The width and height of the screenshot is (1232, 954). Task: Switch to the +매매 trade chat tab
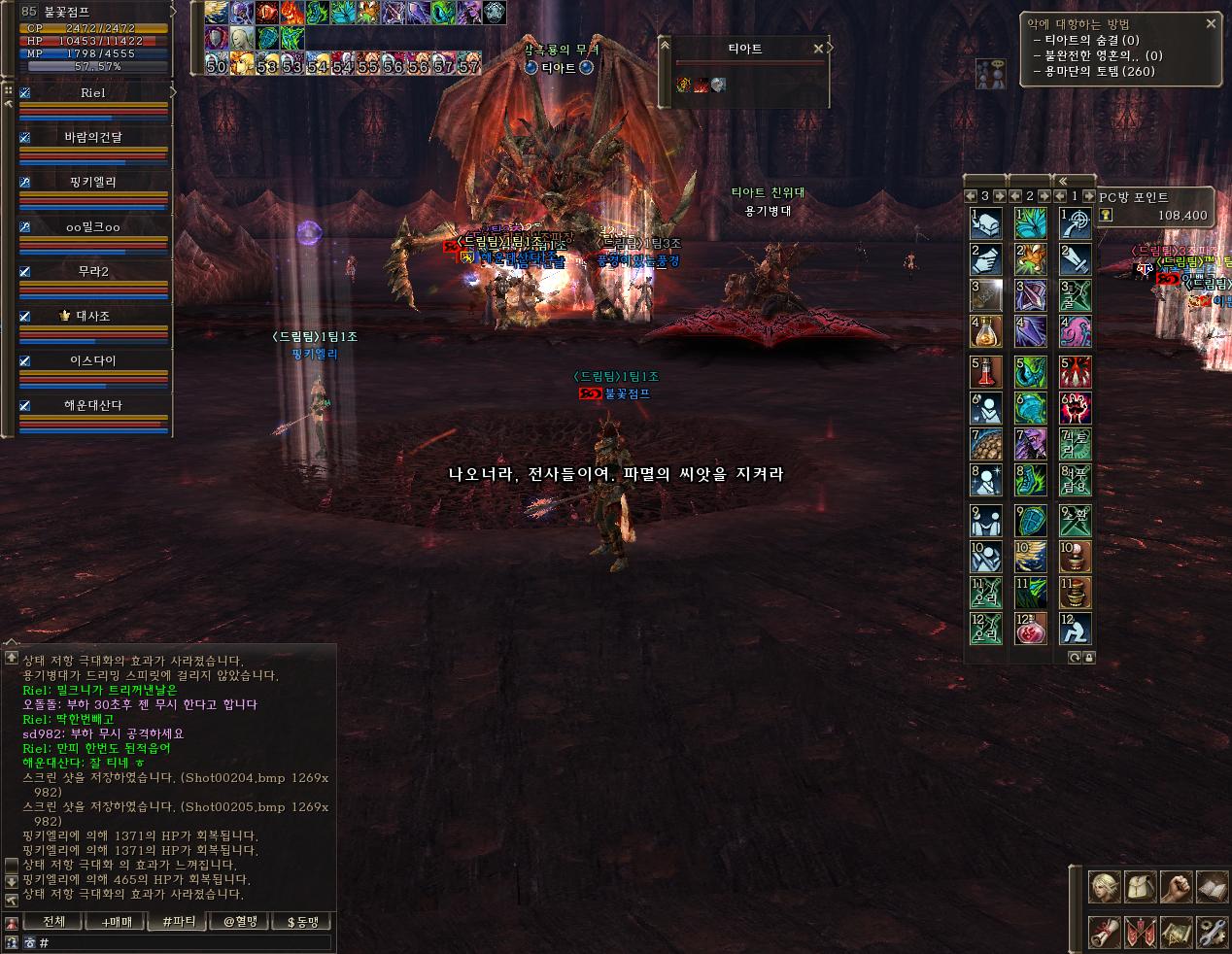[116, 922]
